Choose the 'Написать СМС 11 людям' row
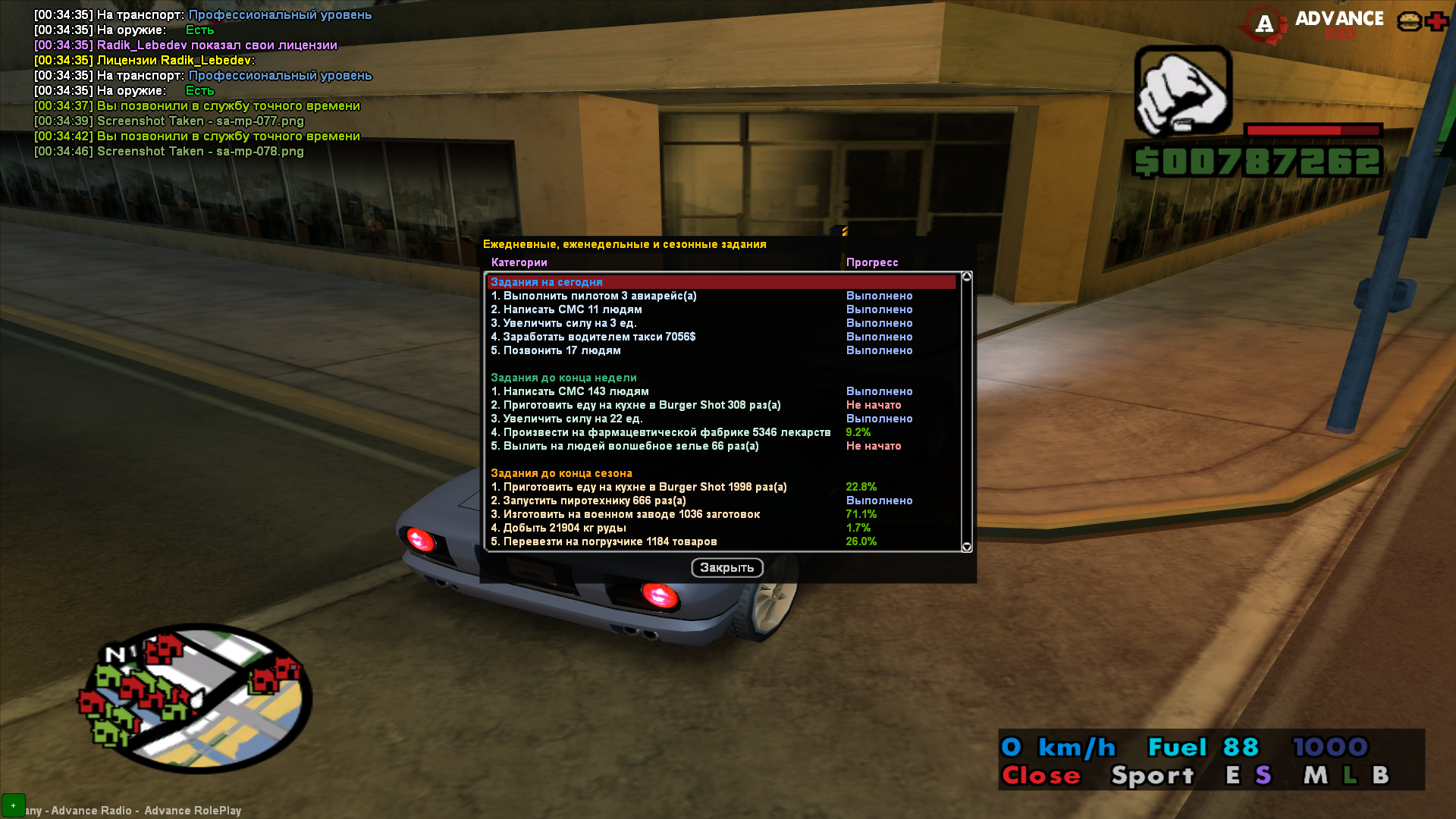Image resolution: width=1456 pixels, height=819 pixels. click(566, 309)
